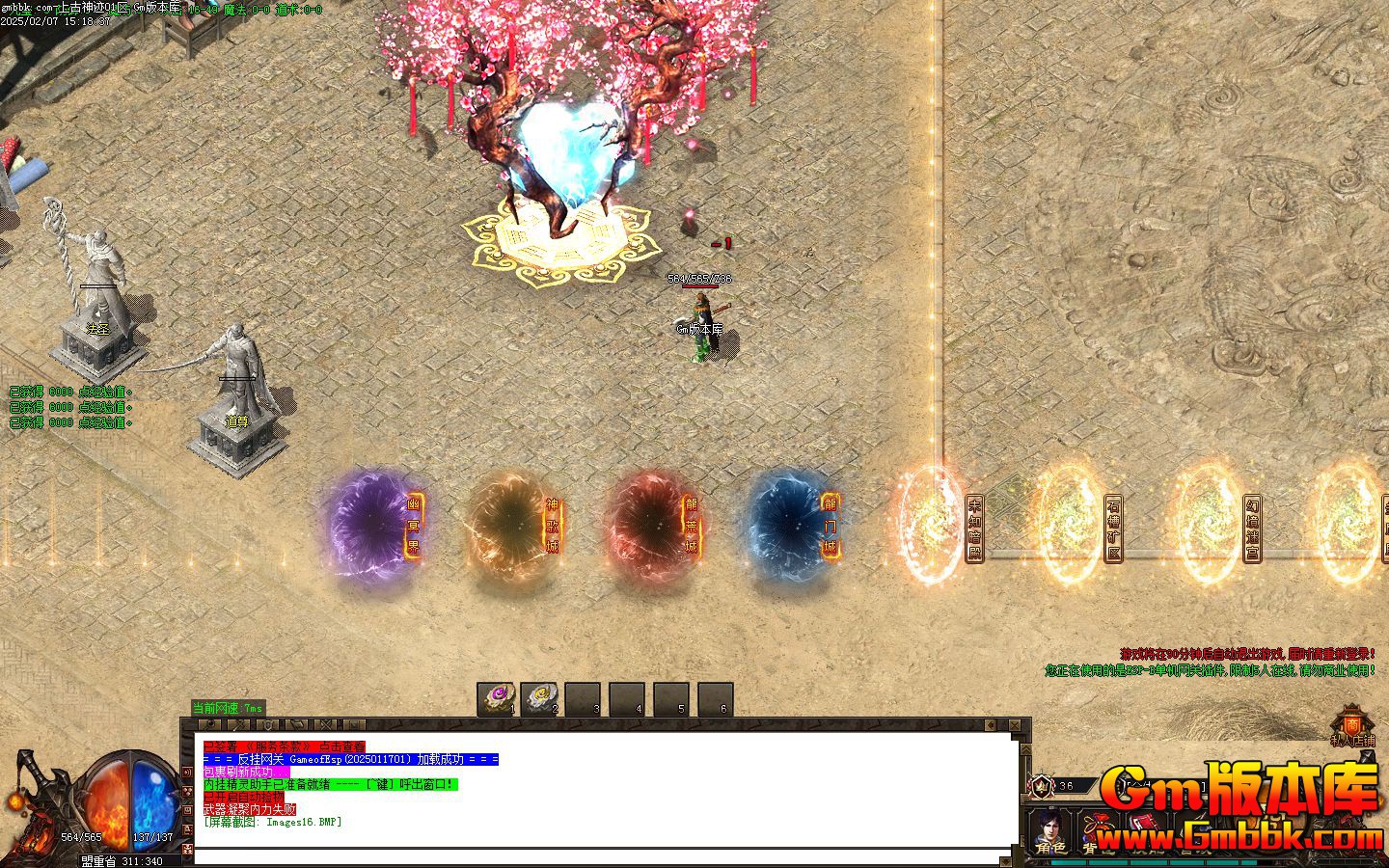Click the crown level badge icon
The image size is (1389, 868).
1042,786
